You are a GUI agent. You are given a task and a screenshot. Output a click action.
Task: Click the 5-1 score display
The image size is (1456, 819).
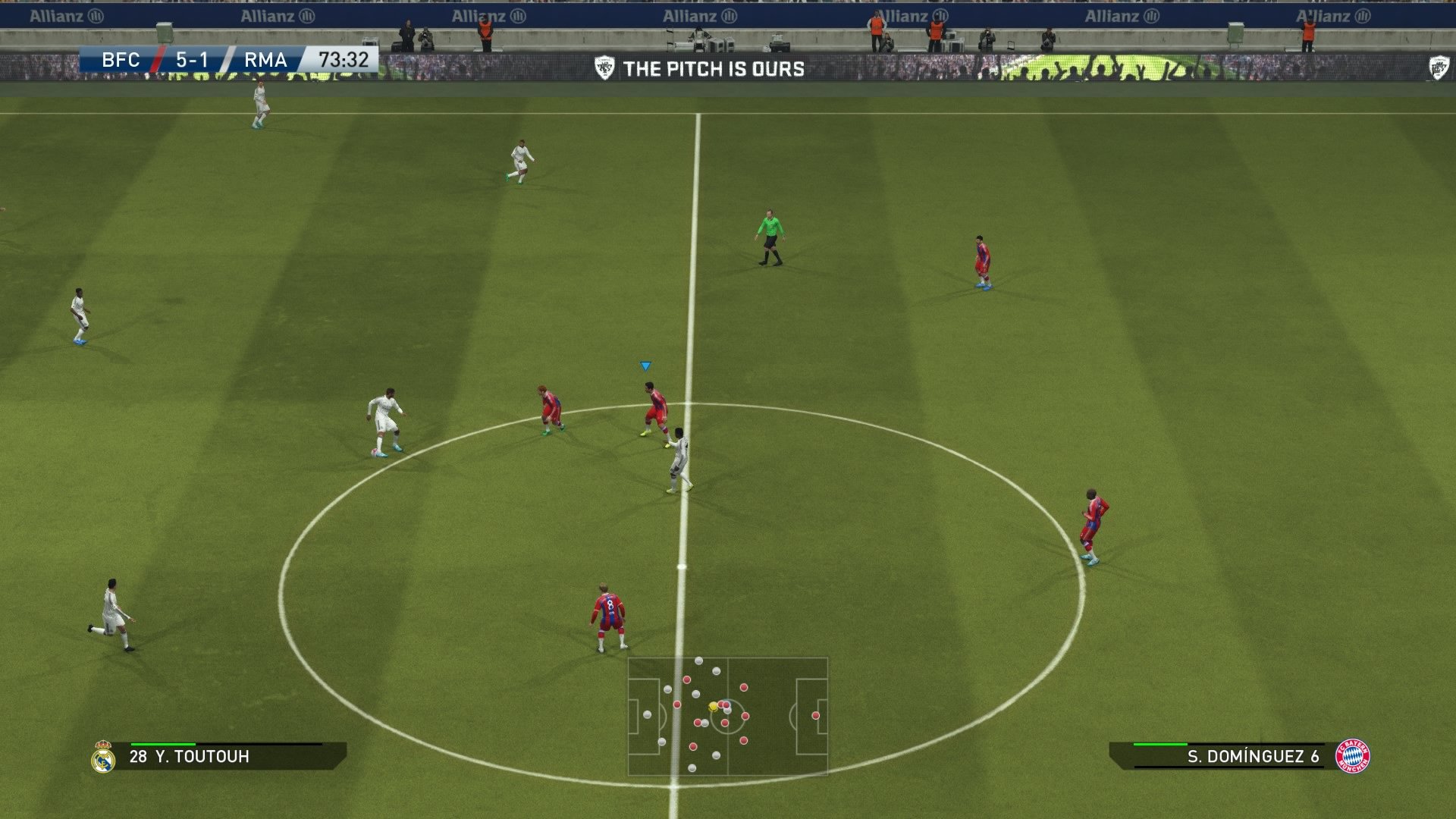coord(192,59)
